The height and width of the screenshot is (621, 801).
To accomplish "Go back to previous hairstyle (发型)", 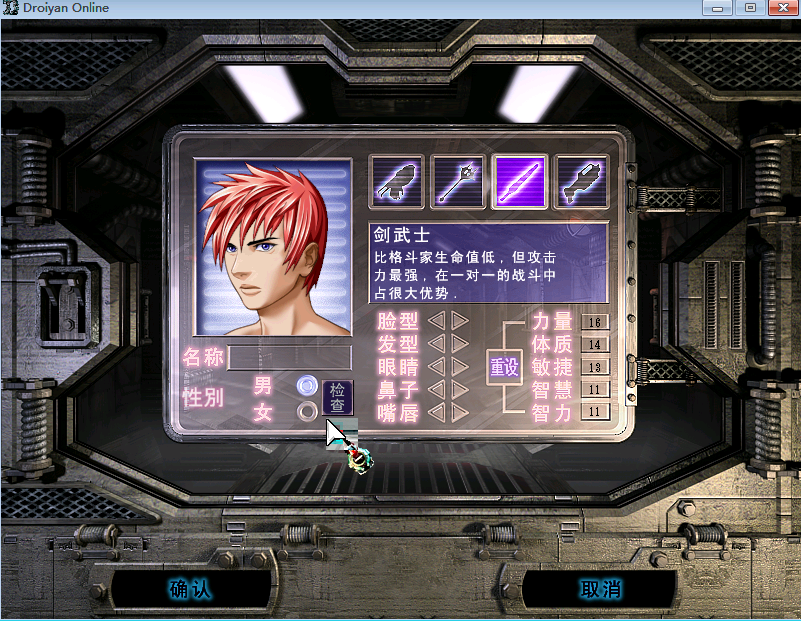I will [x=437, y=343].
